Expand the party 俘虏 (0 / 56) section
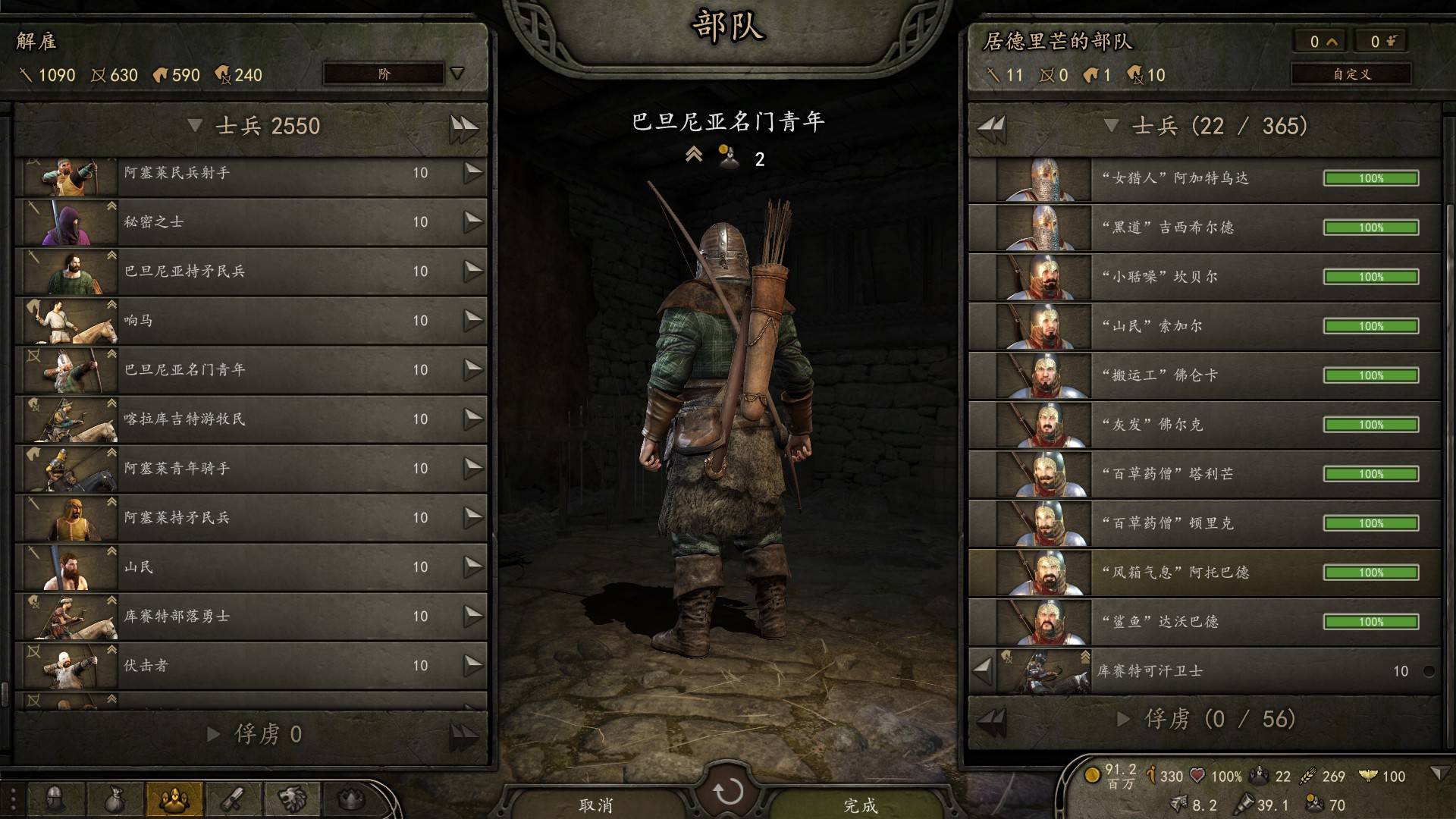1456x819 pixels. click(x=1124, y=719)
